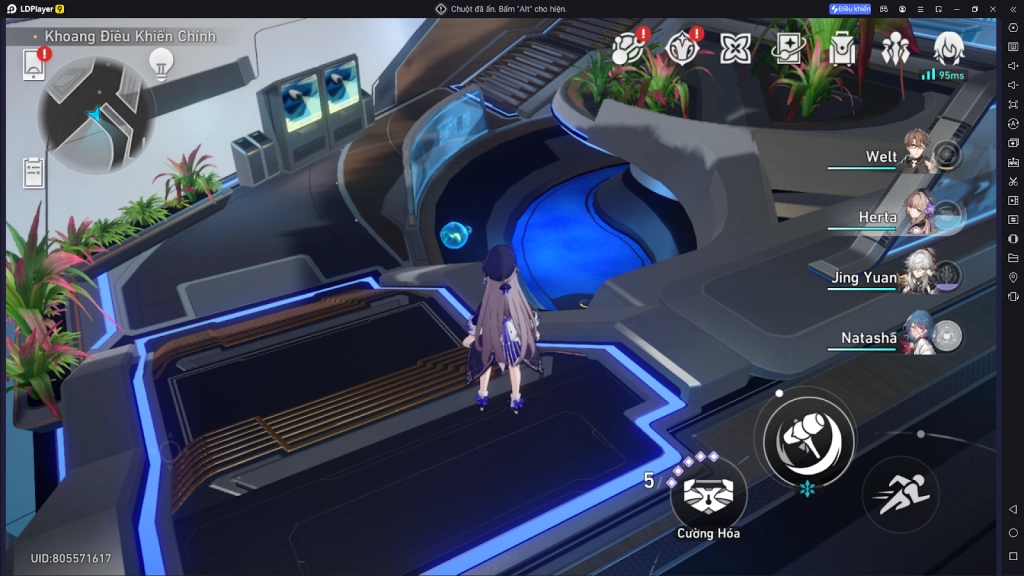Switch to party member Jing Yuan

915,274
